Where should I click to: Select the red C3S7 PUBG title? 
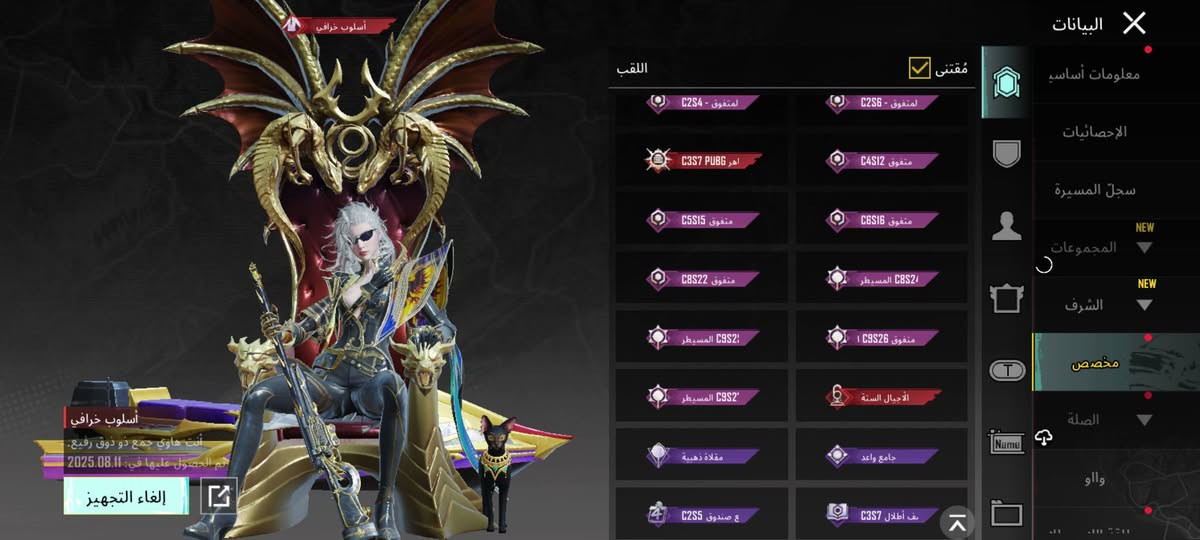(x=703, y=160)
